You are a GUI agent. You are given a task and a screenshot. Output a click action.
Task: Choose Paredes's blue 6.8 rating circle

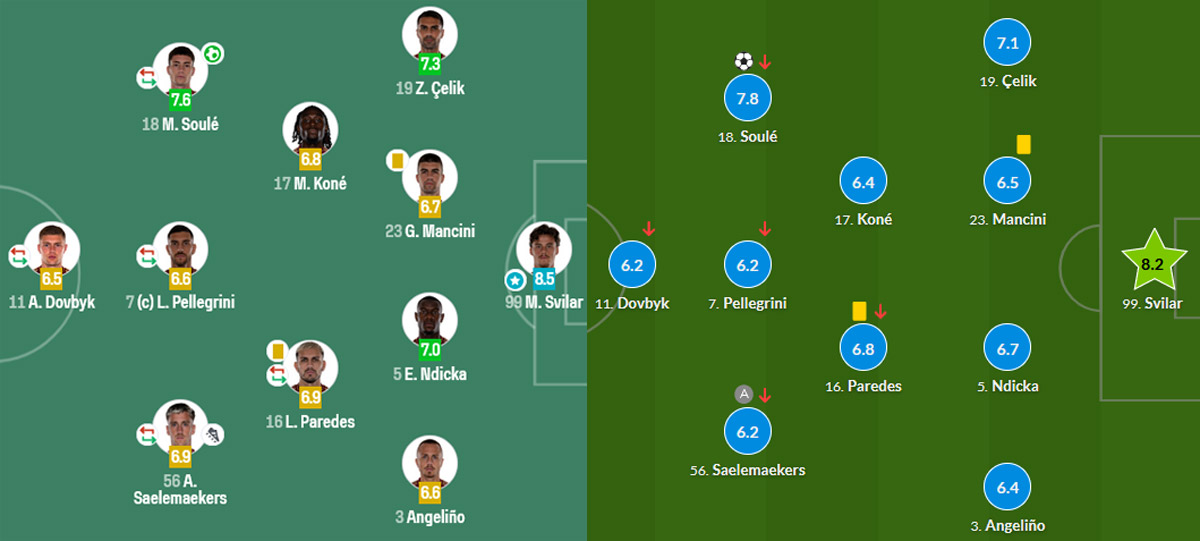coord(864,349)
